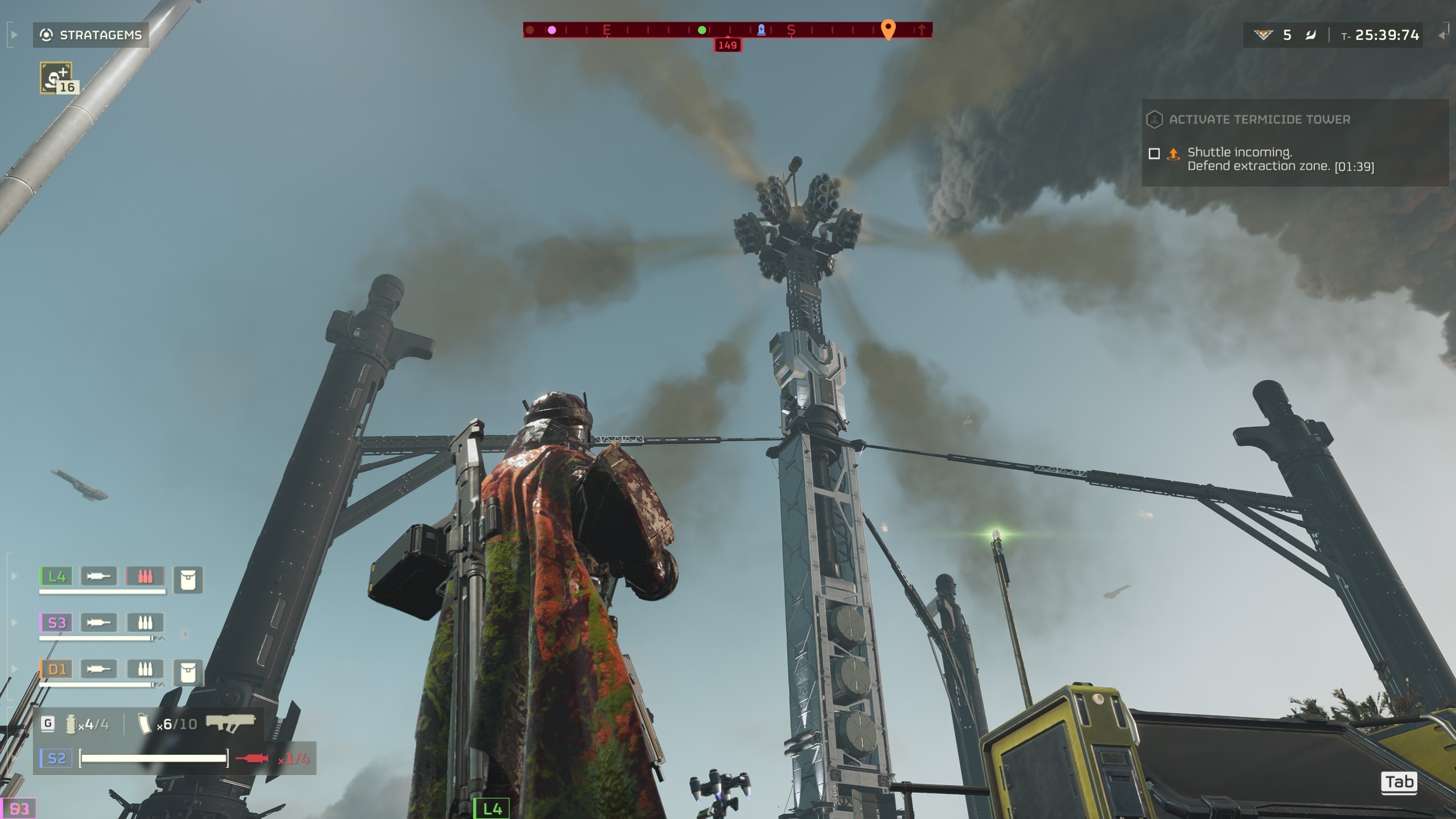Viewport: 1456px width, 819px height.
Task: Select the Reinforce stratagem icon
Action: point(56,78)
